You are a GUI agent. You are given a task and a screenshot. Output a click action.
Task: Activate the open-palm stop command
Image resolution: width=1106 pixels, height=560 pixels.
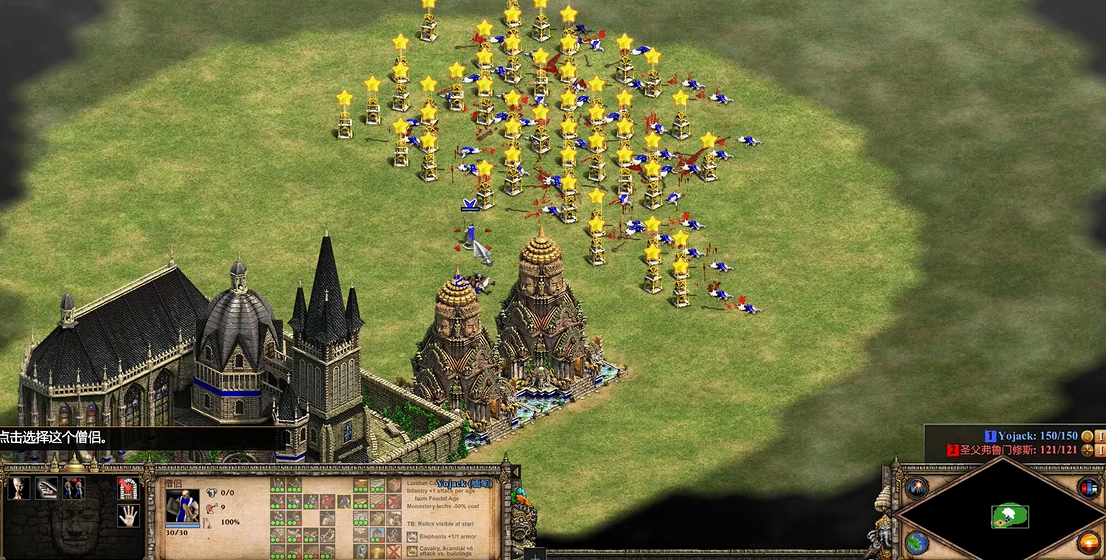pyautogui.click(x=128, y=516)
